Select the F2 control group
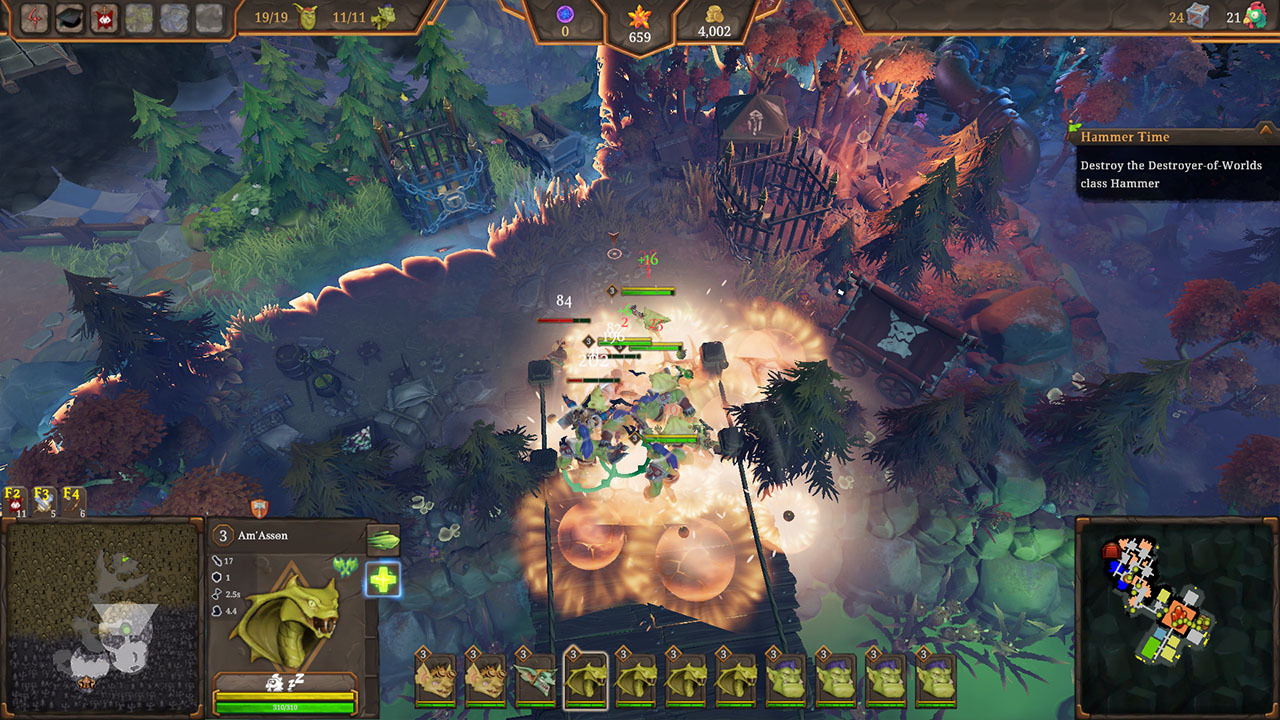Viewport: 1280px width, 720px height. (x=15, y=501)
